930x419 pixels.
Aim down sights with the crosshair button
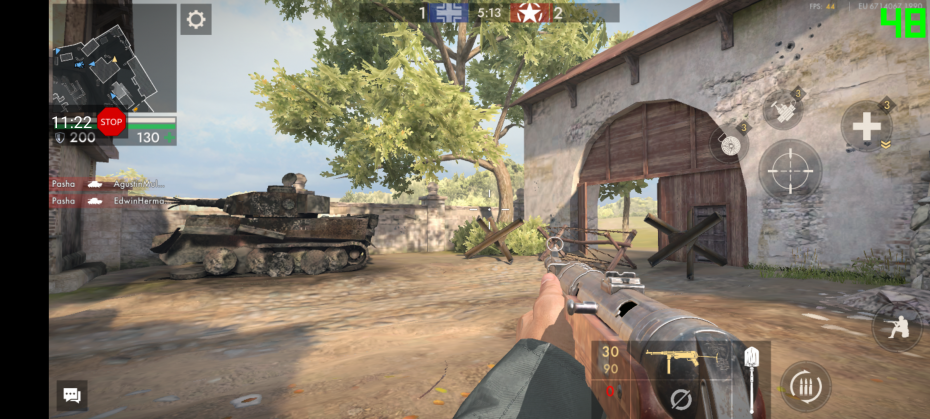[x=790, y=172]
